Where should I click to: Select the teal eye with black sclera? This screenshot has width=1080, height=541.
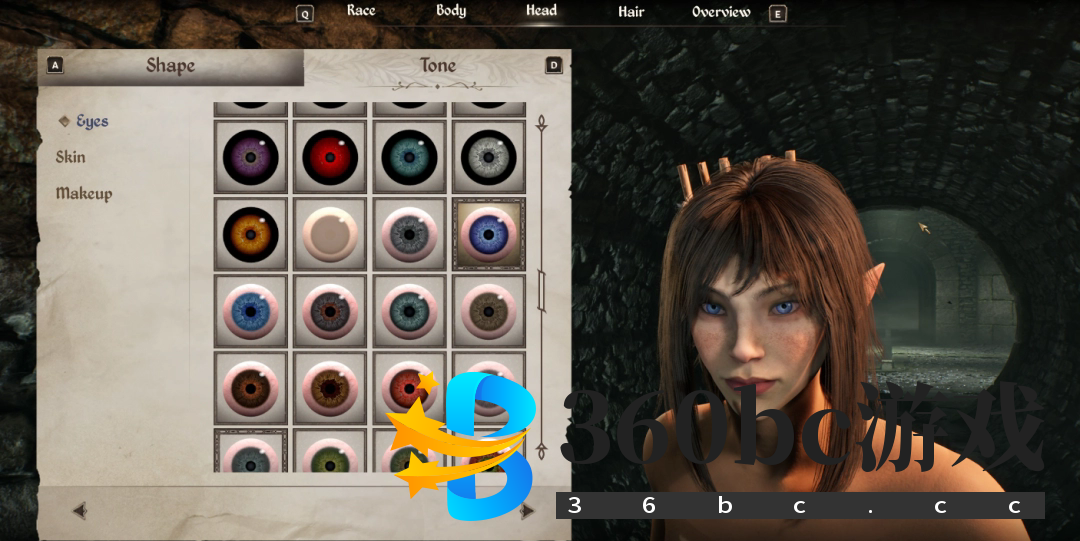(x=409, y=157)
